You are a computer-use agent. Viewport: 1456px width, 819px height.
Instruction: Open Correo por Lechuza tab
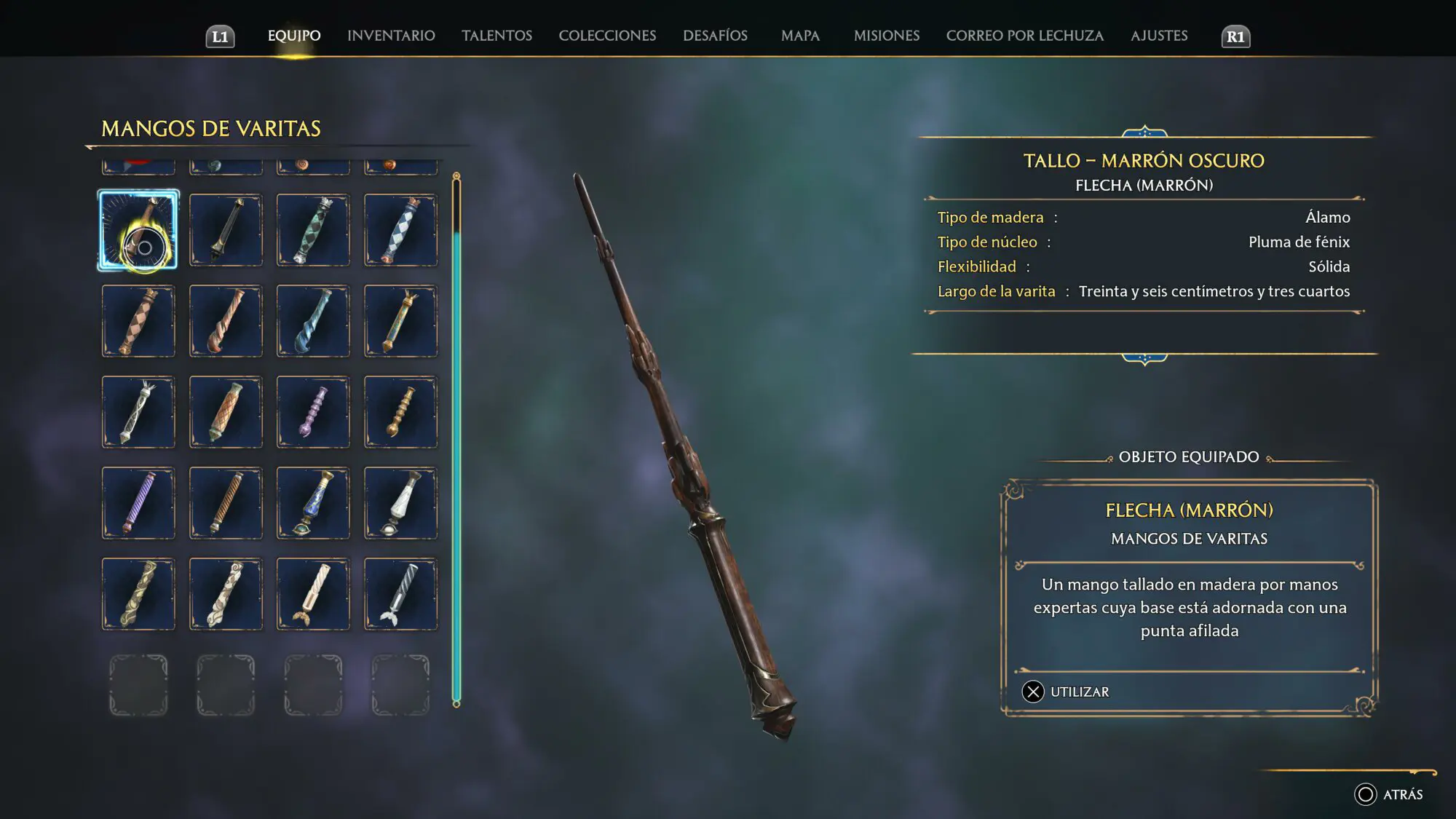tap(1024, 36)
